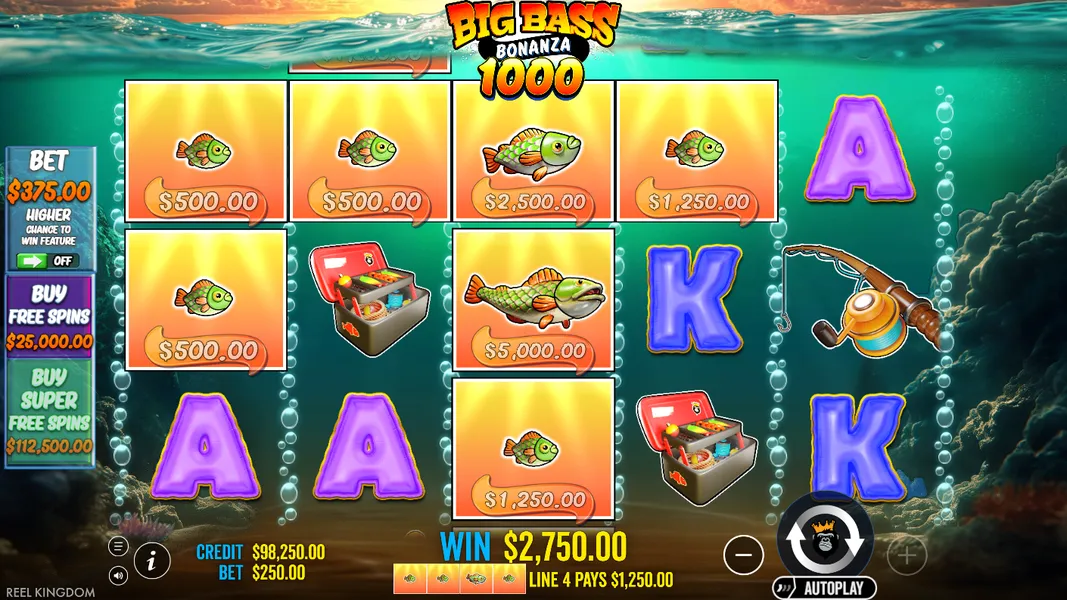
Task: Decrease the bet with the minus button
Action: point(743,554)
